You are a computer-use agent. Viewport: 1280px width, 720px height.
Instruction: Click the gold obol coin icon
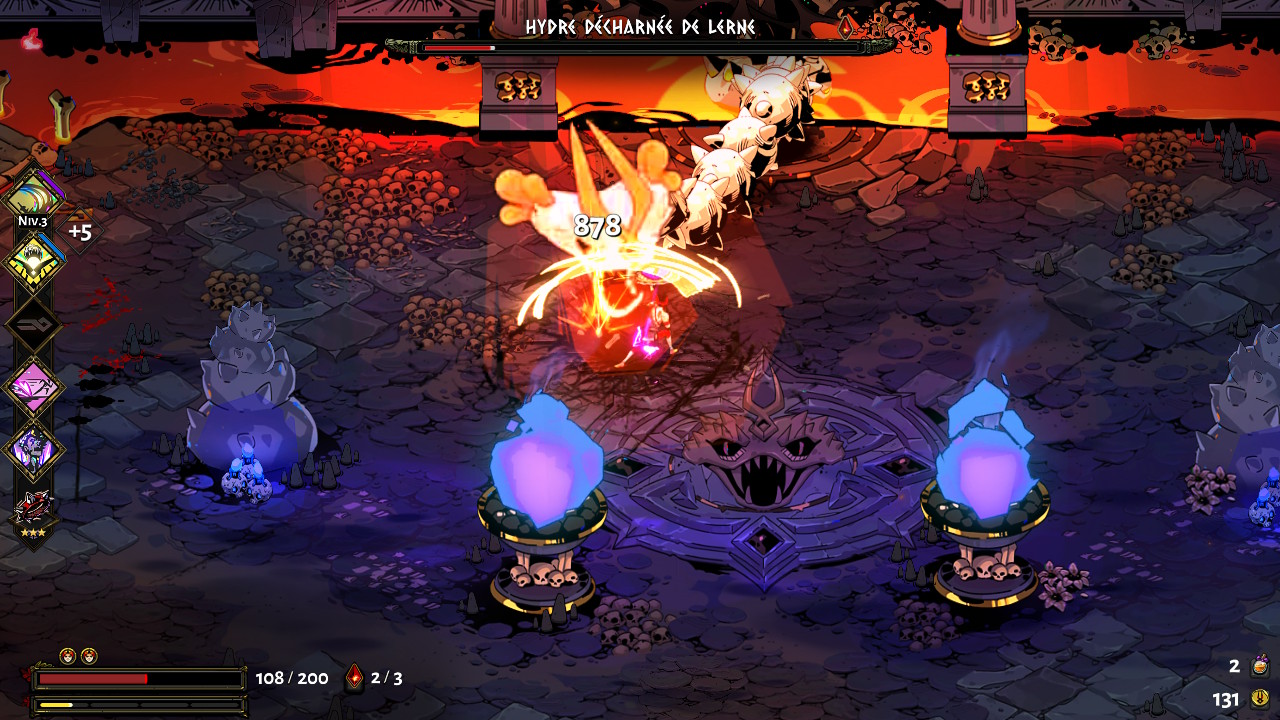coord(1260,699)
